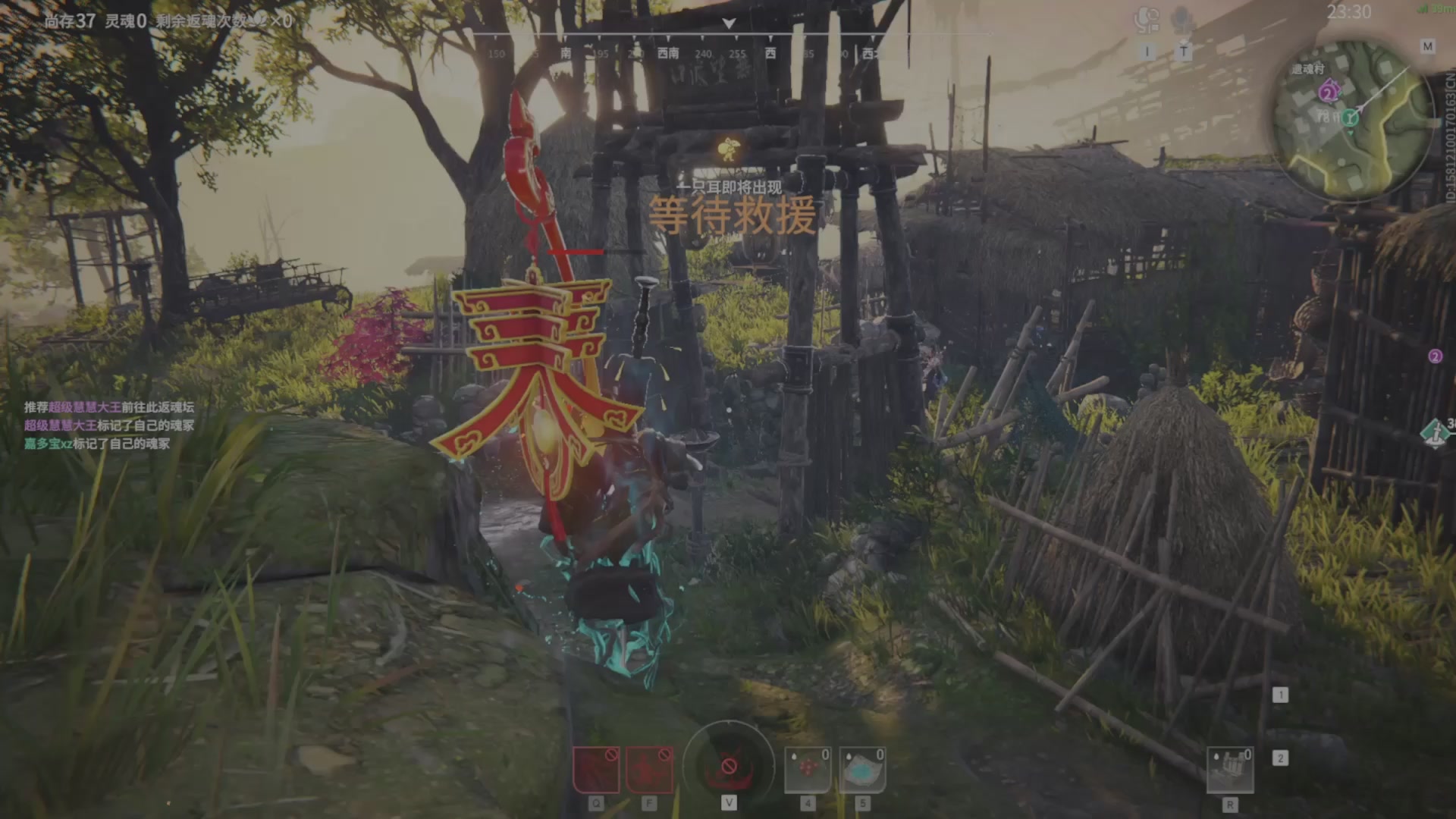Click the disabled Q skill slot

[x=596, y=770]
